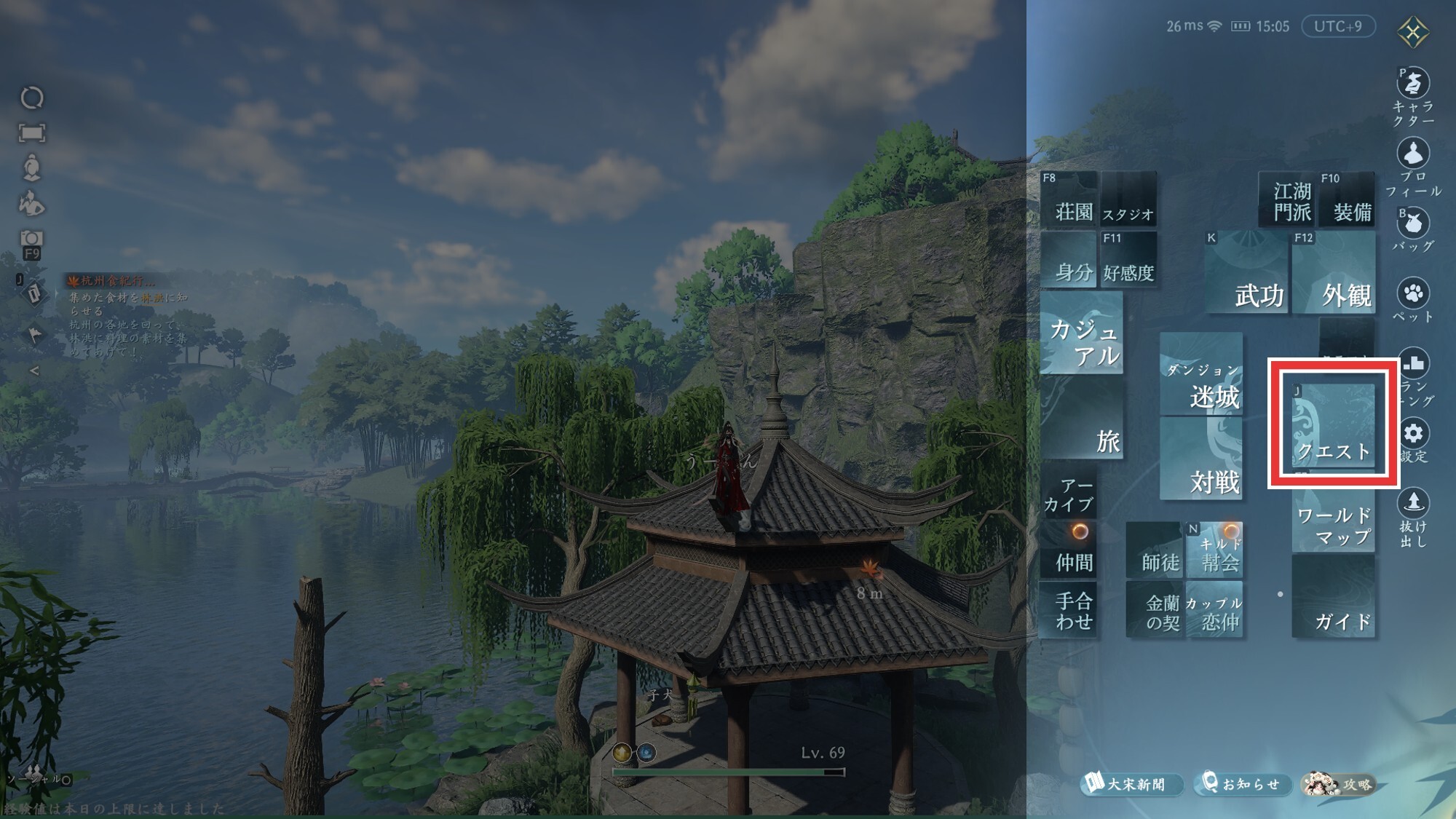Open the 対戦 versus menu
Image resolution: width=1456 pixels, height=819 pixels.
click(x=1201, y=459)
